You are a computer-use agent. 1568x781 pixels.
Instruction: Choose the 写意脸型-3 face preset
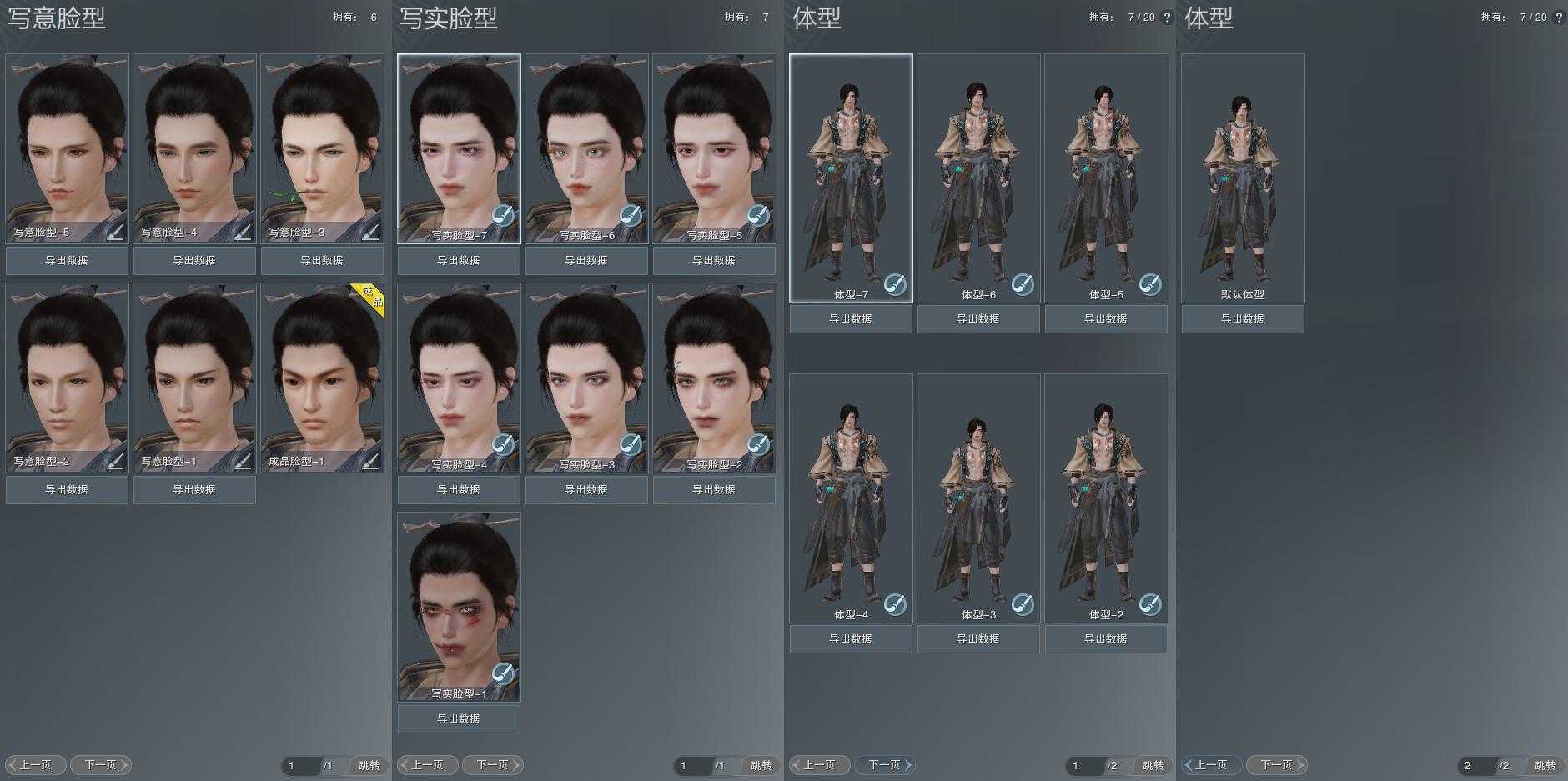coord(322,142)
